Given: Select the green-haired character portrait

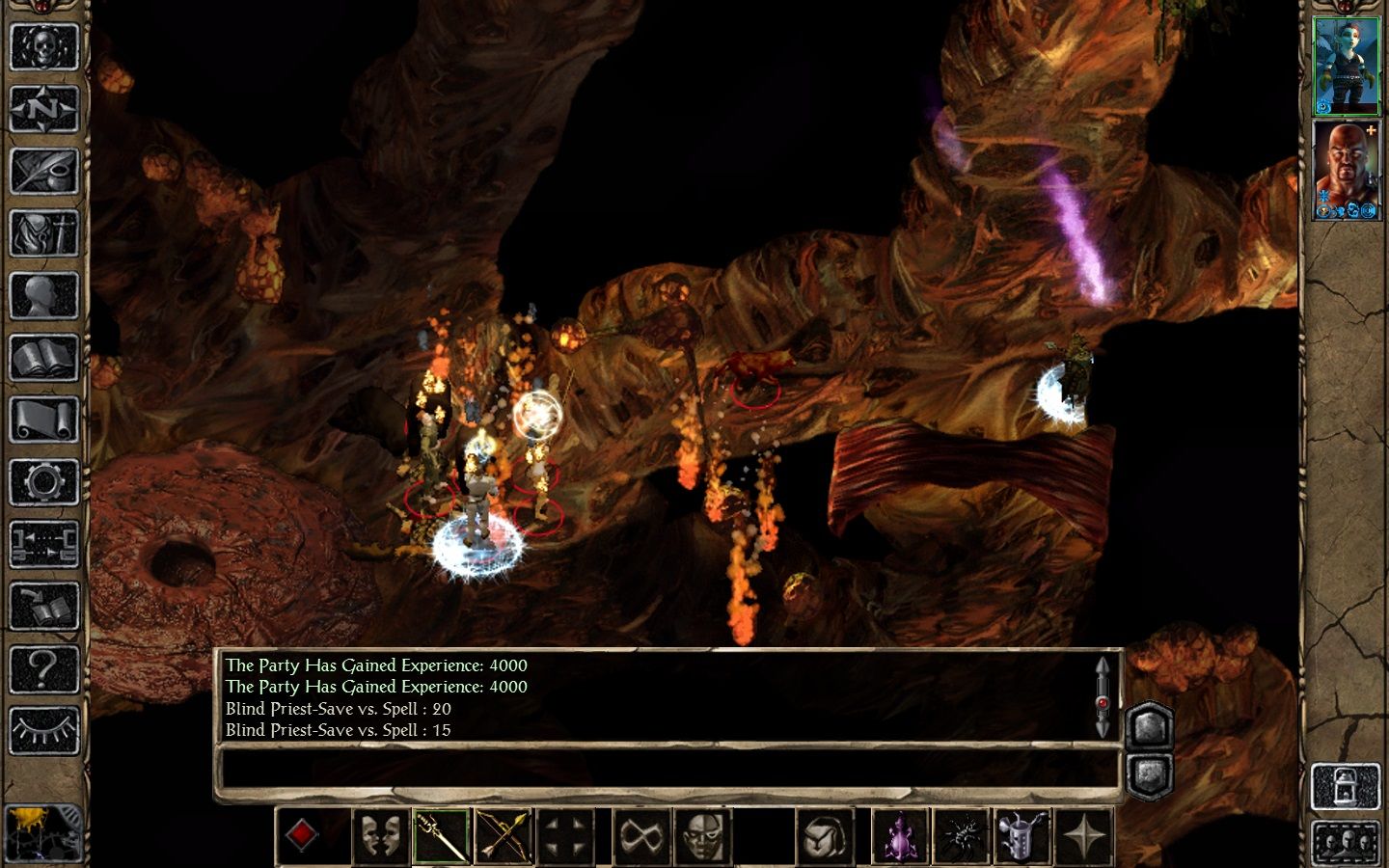Looking at the screenshot, I should pyautogui.click(x=1347, y=66).
